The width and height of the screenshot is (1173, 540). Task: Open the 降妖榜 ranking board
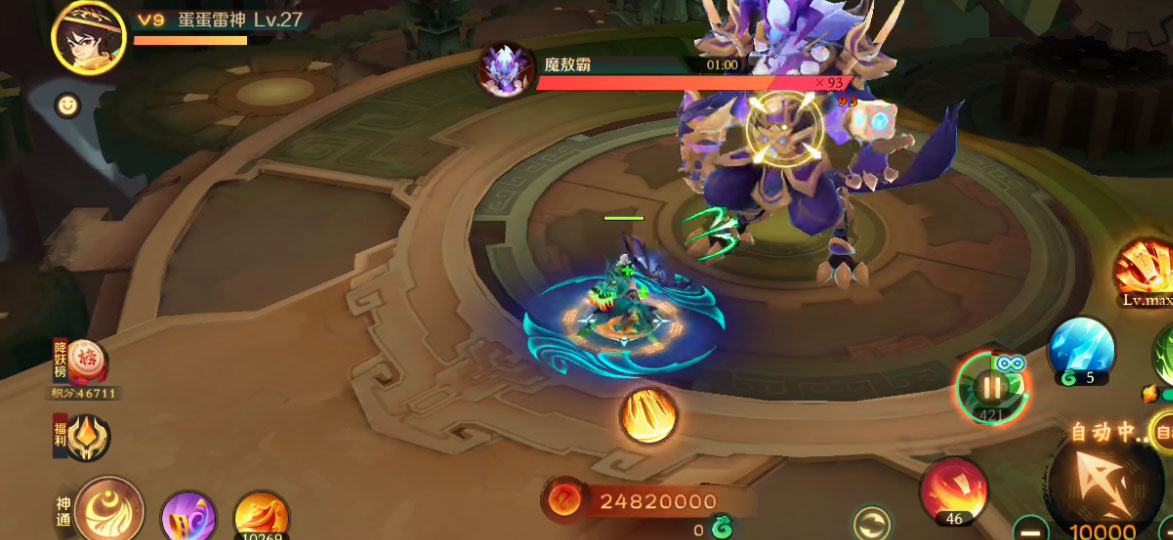coord(86,364)
